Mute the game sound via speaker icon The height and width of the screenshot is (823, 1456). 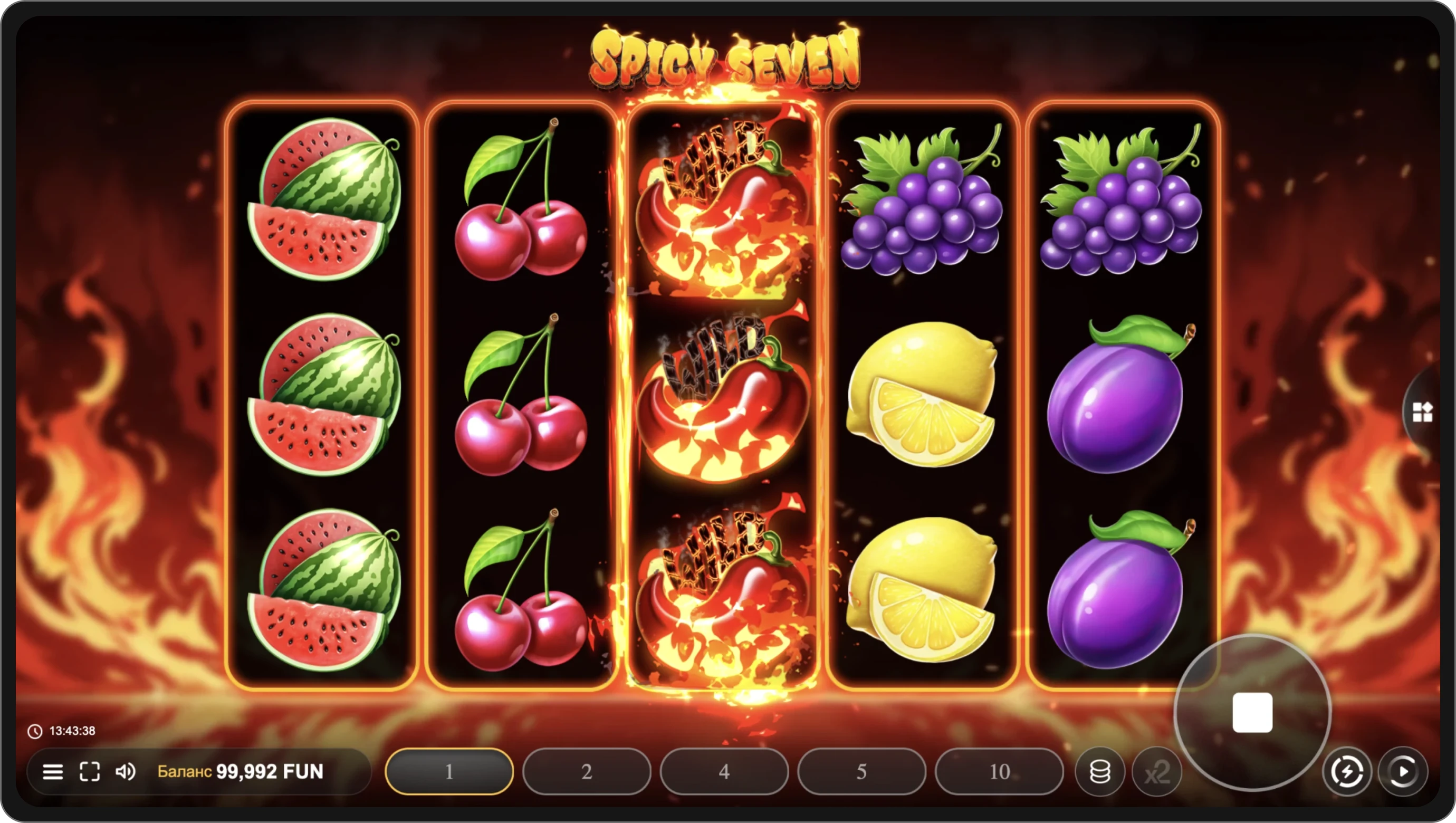click(126, 771)
